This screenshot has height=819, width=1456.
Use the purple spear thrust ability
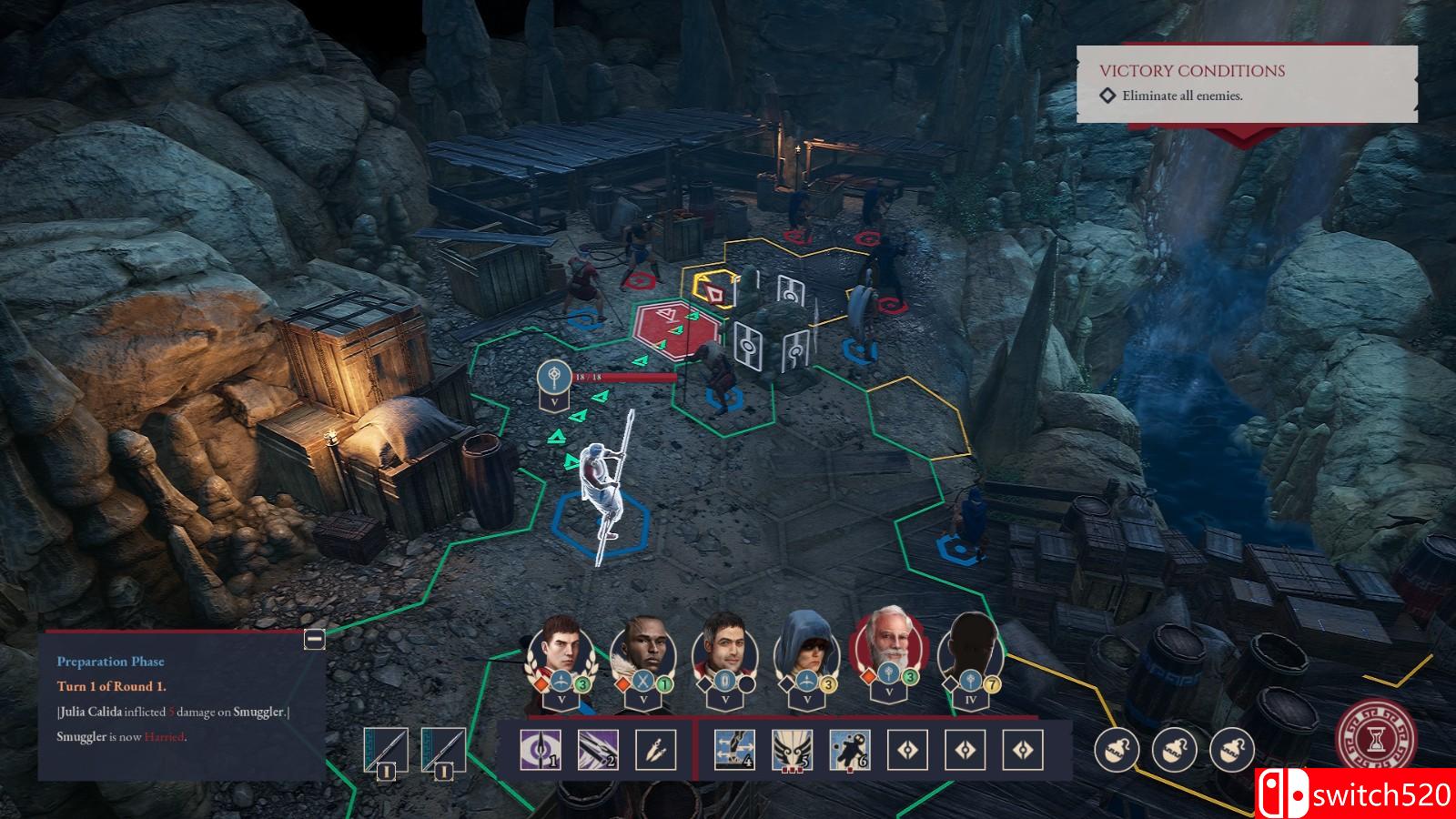pos(598,750)
